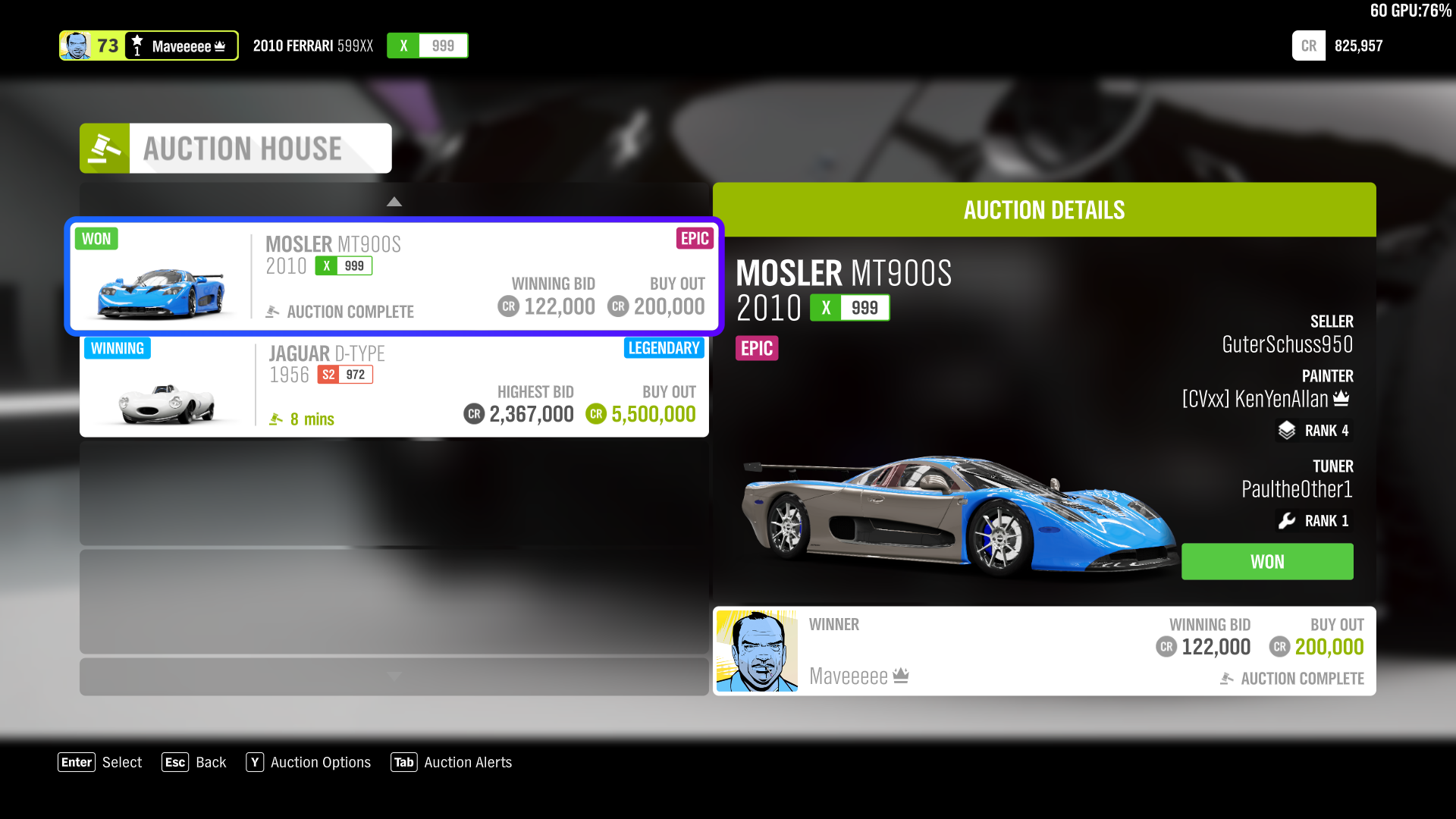Select the won Mosler MT900S auction row
The width and height of the screenshot is (1456, 819).
[394, 276]
